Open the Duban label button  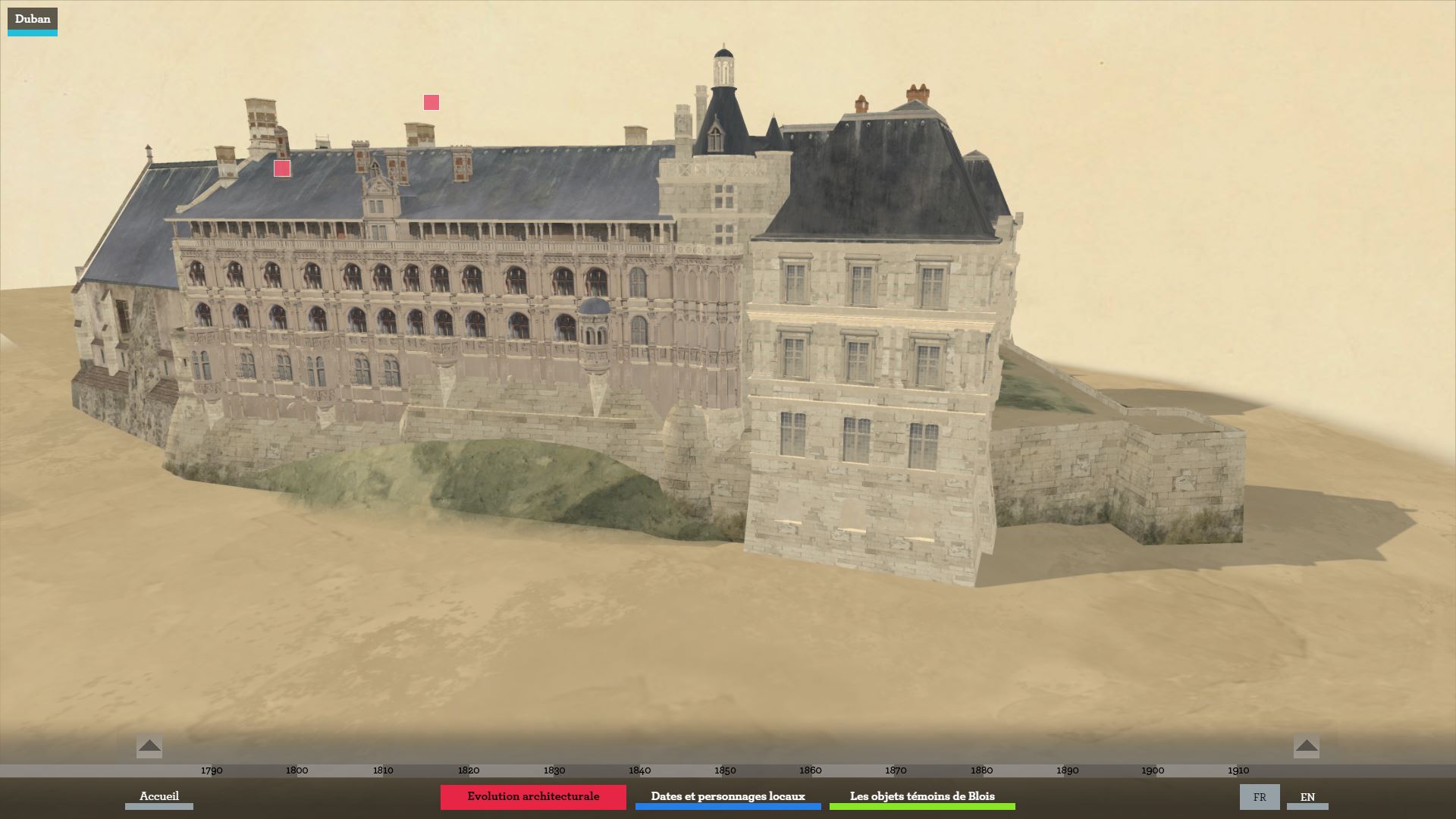point(33,20)
